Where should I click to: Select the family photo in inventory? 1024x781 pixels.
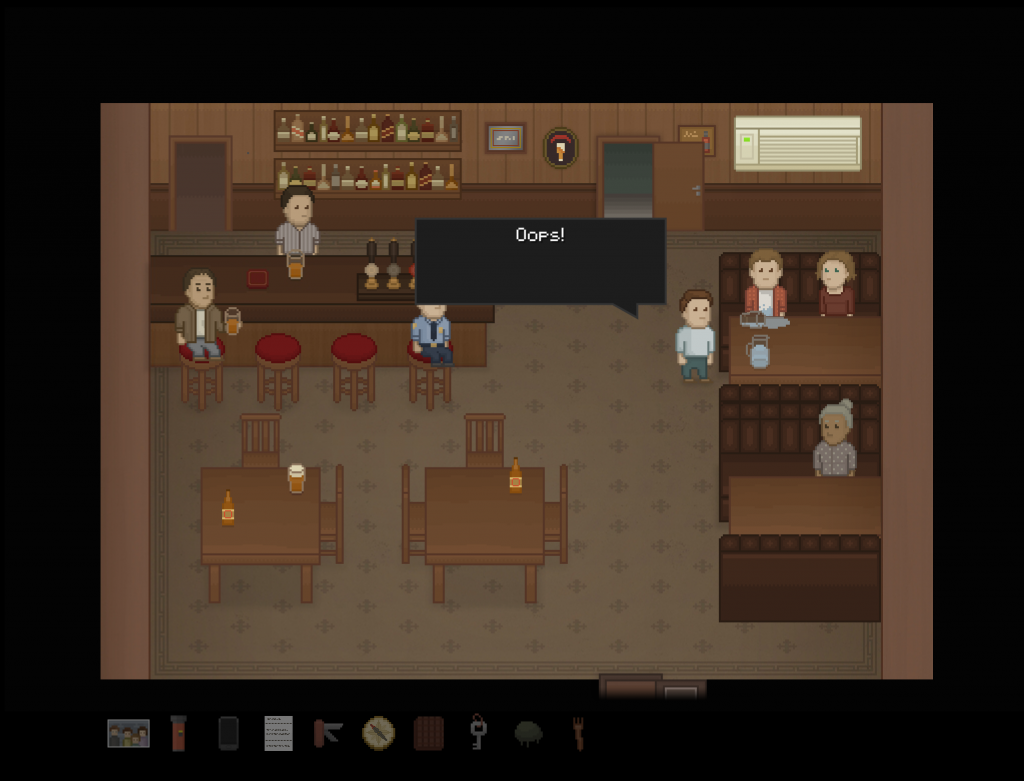pos(128,734)
